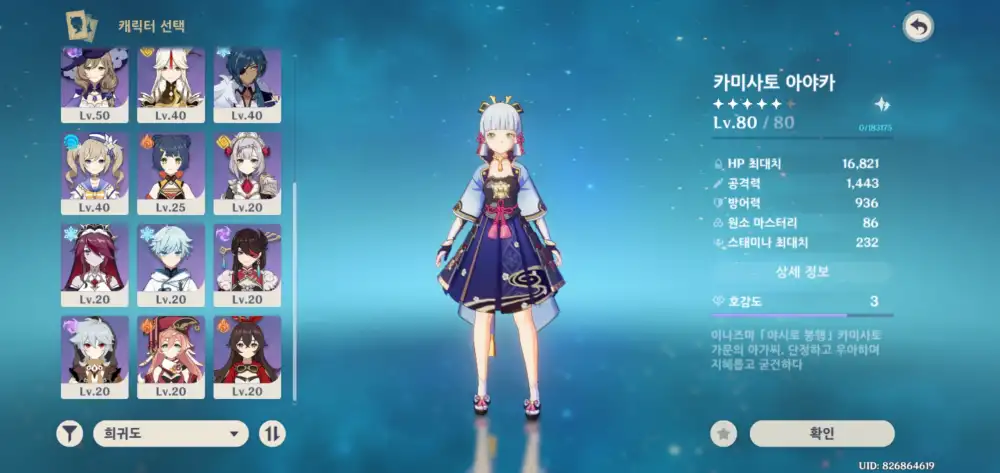The height and width of the screenshot is (473, 1000).
Task: Choose the Lv.25 Xiangling portrait
Action: [x=170, y=172]
